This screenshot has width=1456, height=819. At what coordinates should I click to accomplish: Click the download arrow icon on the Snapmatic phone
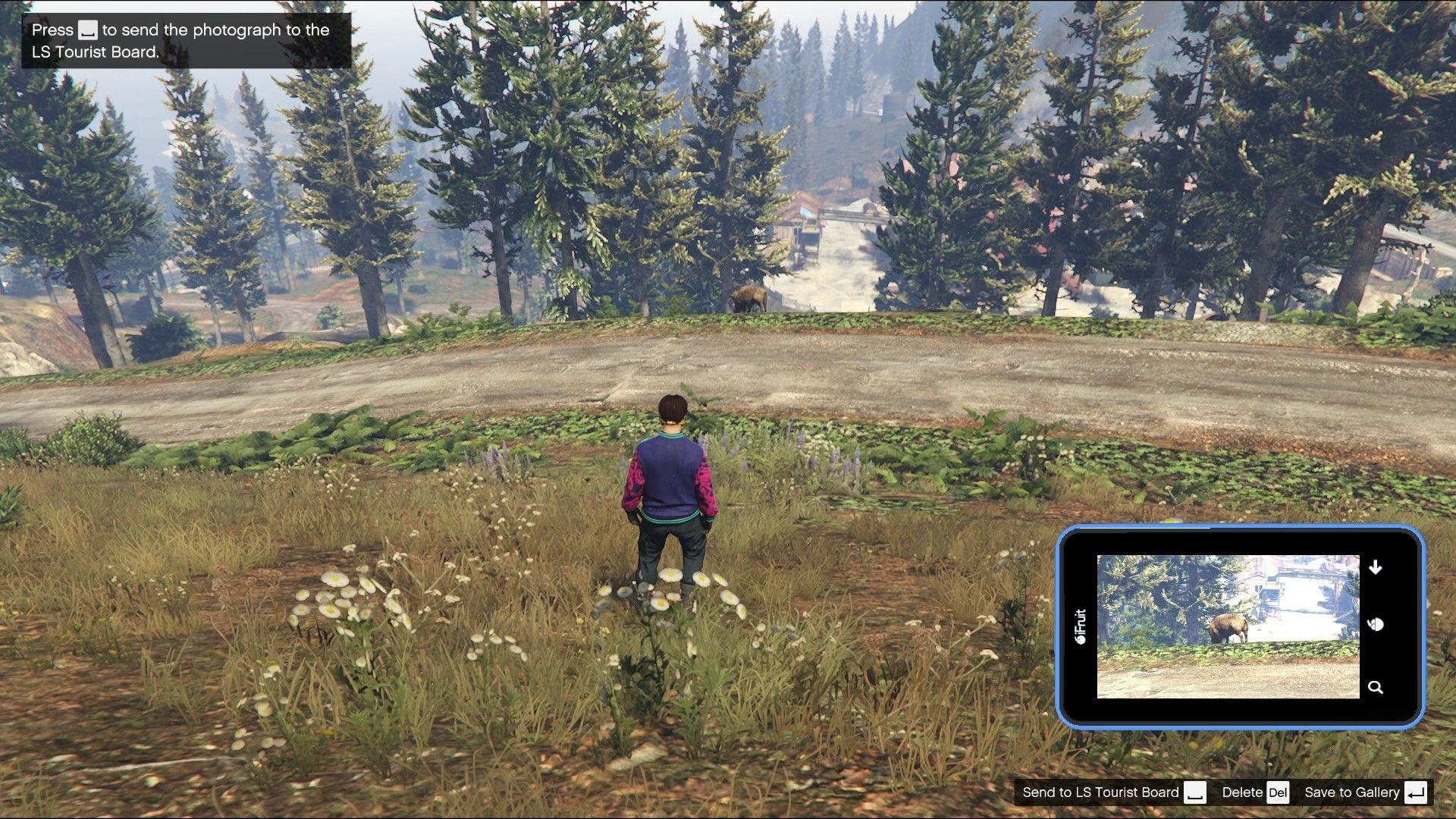[1376, 566]
